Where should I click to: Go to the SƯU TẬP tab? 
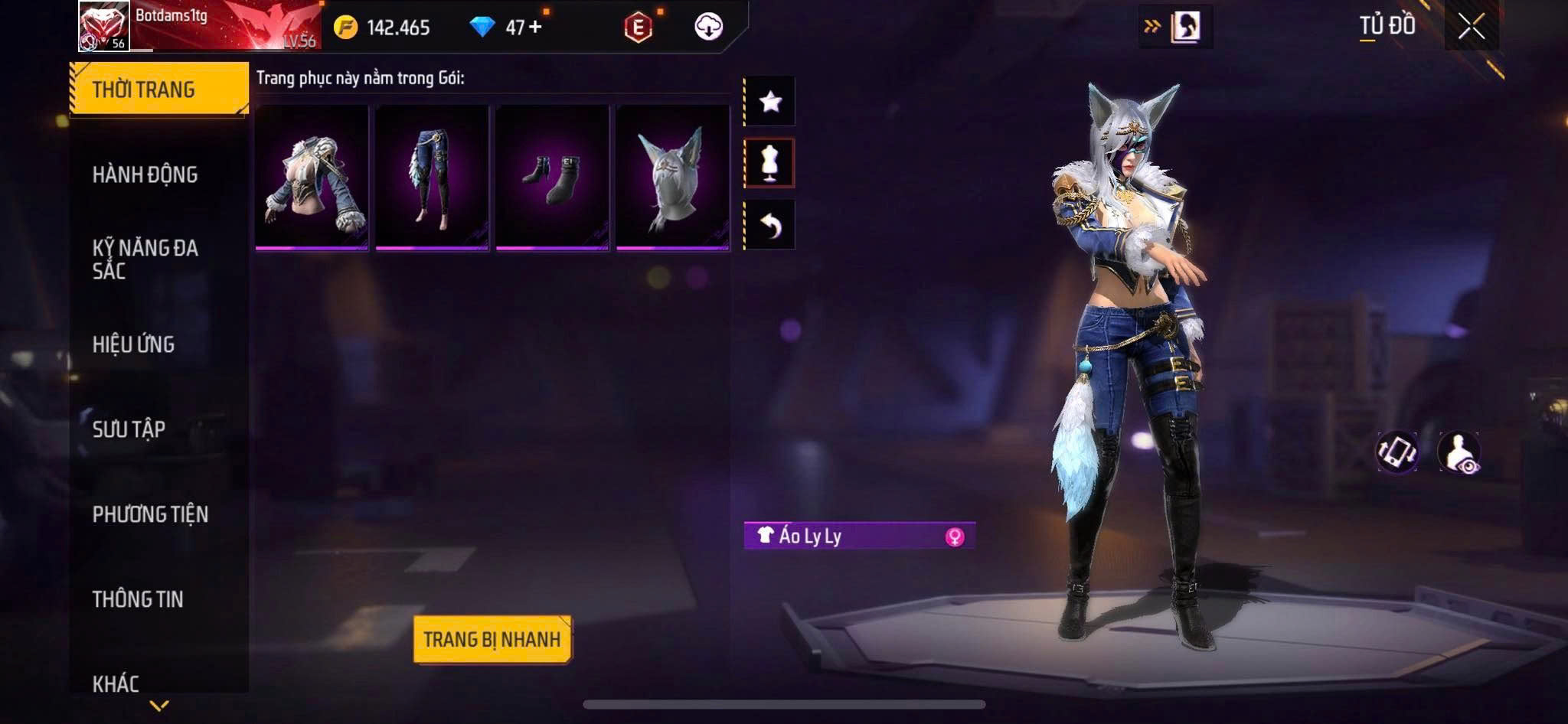pos(129,429)
